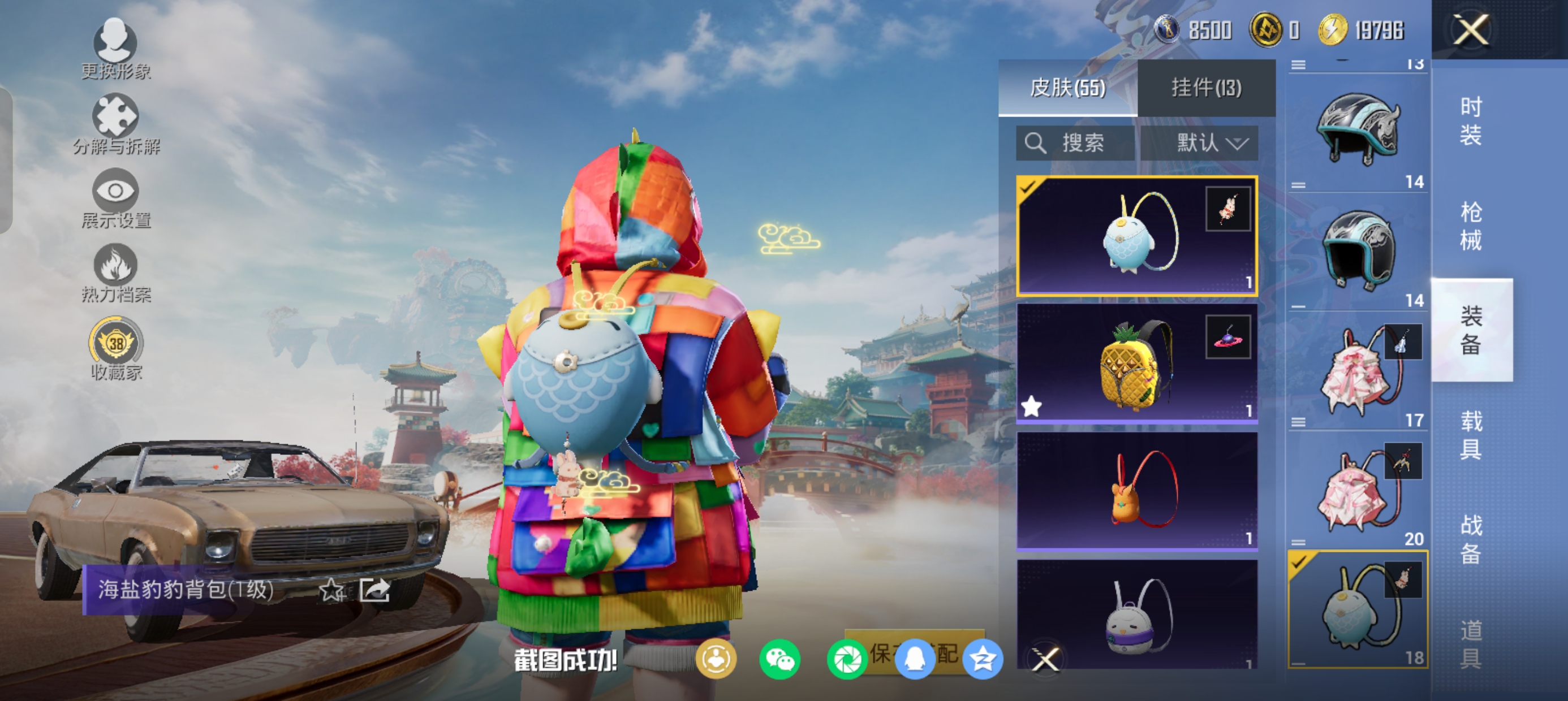
Task: Switch to the 枪械 firearms category
Action: 1471,226
